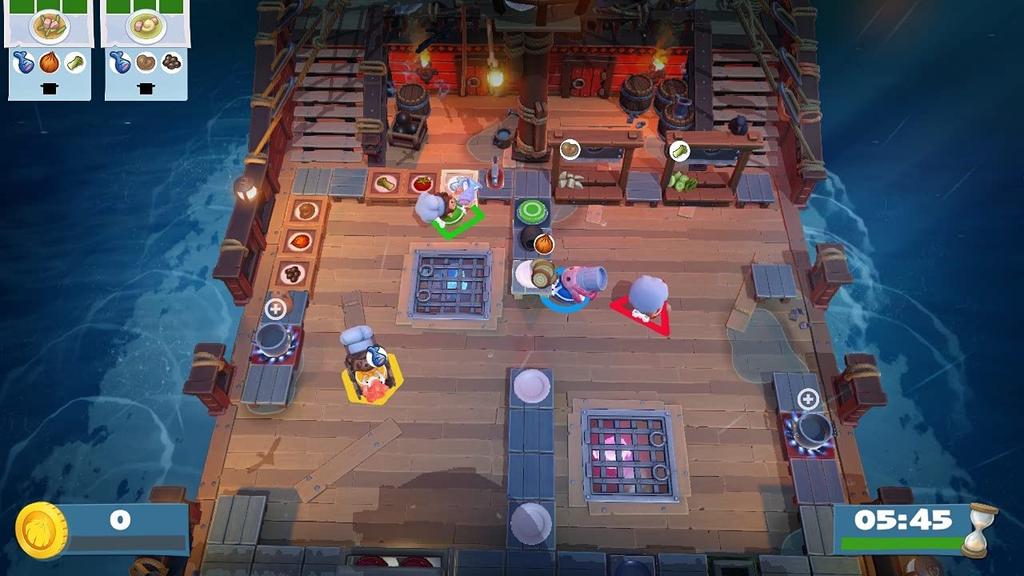Screen dimensions: 1024x576
Task: Select the leek and onion soup order ticket
Action: 49,27
